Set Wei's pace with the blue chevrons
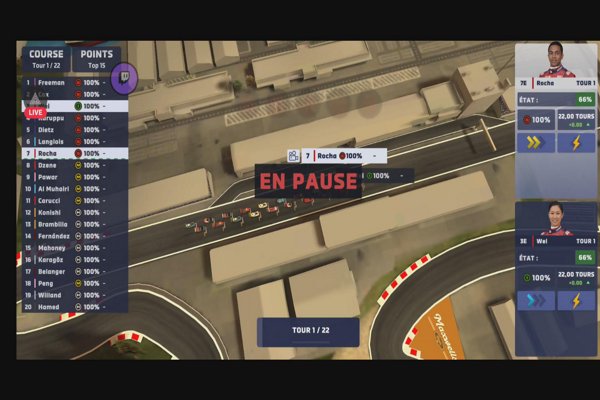 535,301
